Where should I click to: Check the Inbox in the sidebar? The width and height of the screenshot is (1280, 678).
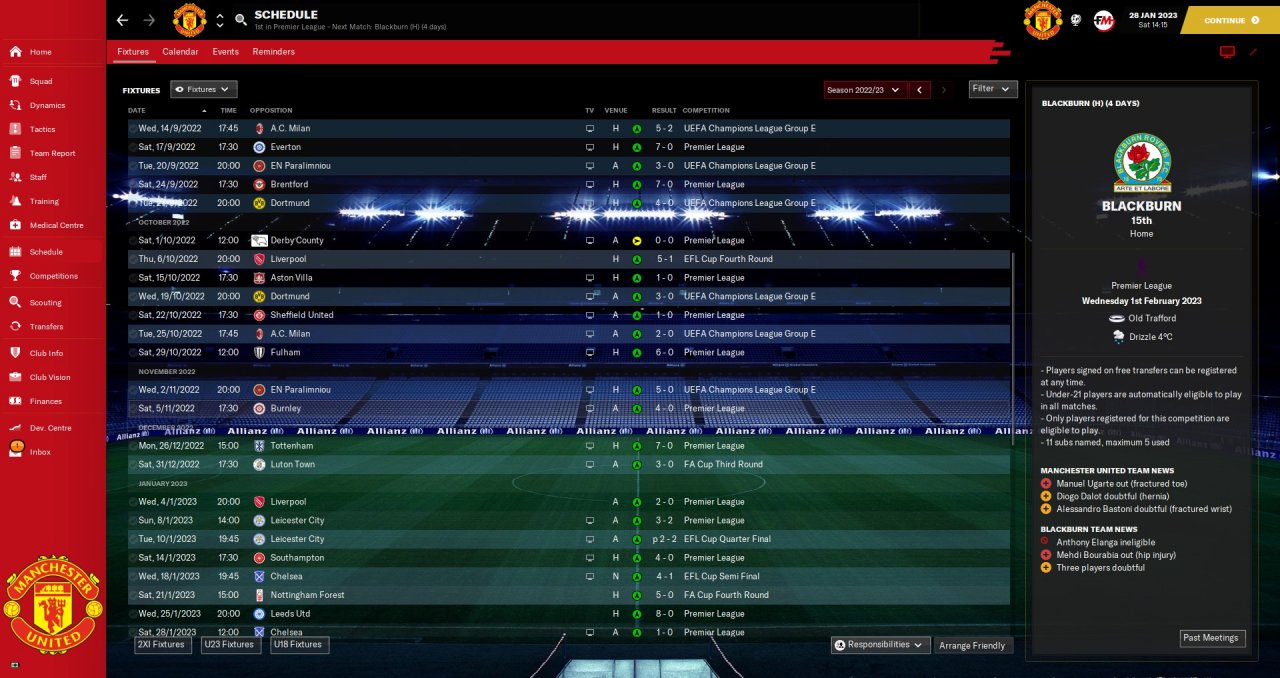pos(40,452)
